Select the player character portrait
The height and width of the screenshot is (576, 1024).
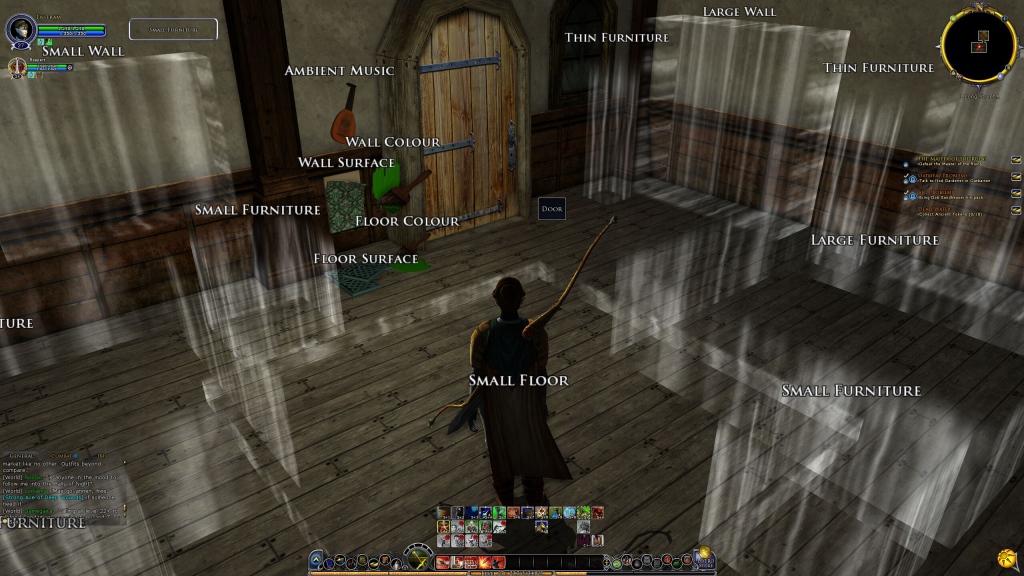(x=20, y=30)
